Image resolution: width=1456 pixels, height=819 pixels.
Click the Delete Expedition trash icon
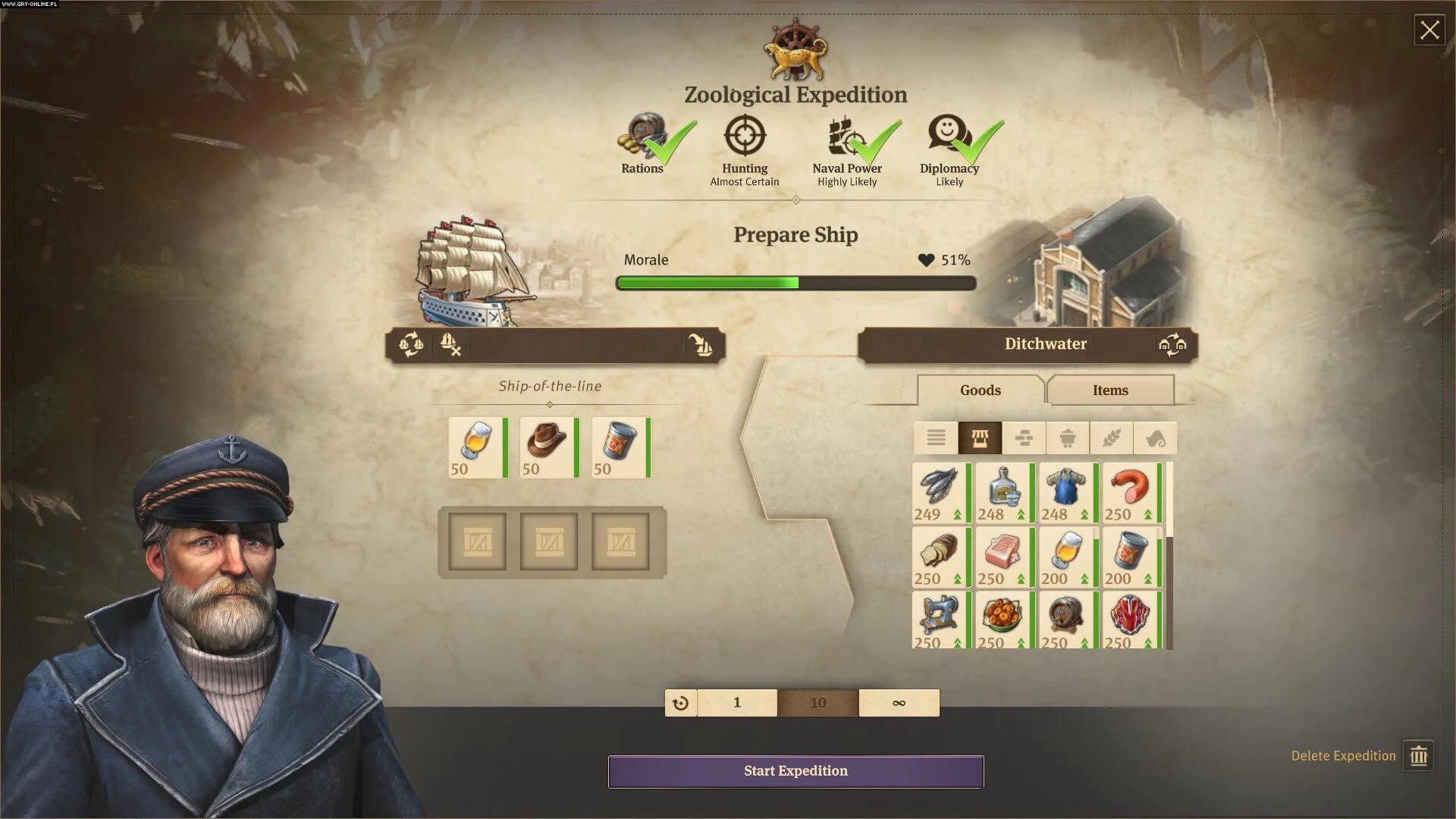(x=1421, y=755)
